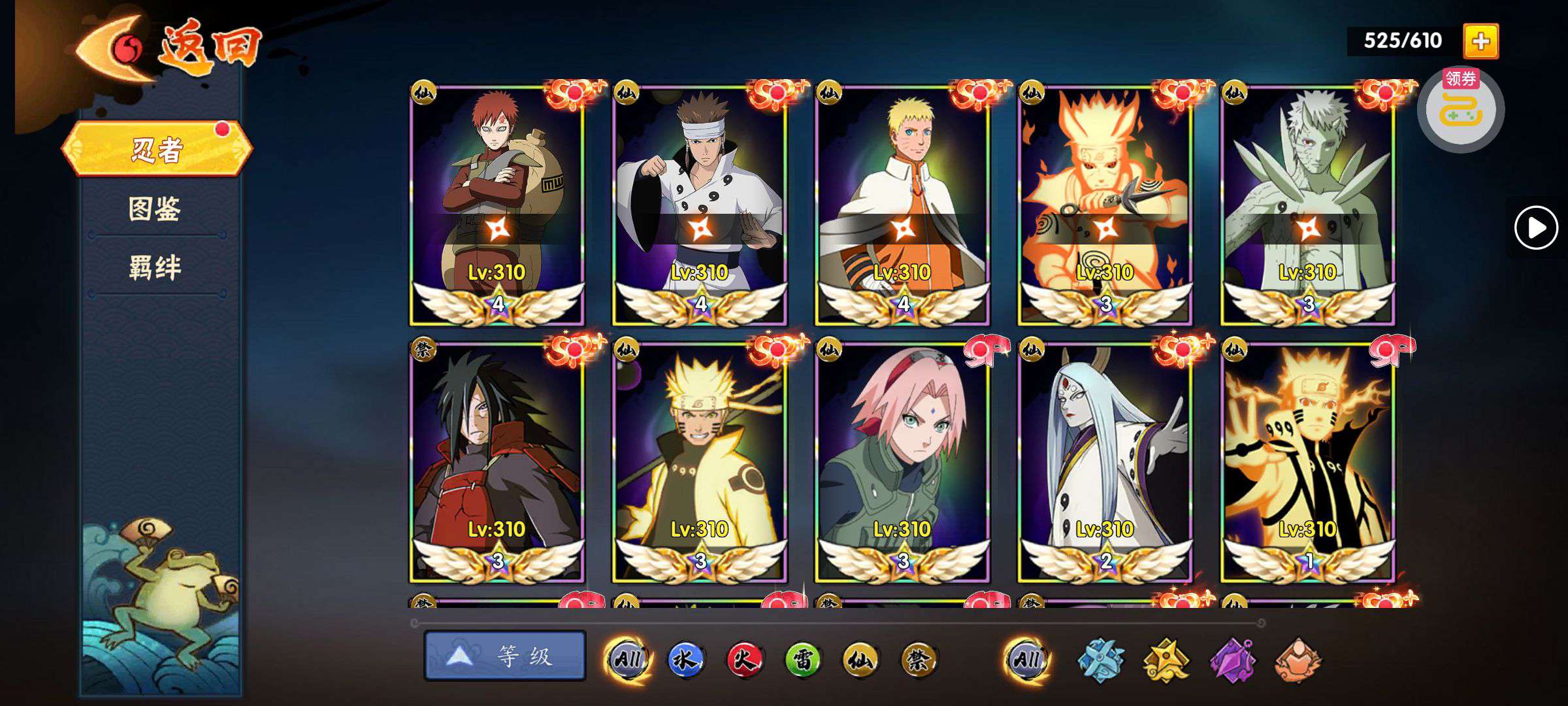Select the Madara ninja card

497,462
